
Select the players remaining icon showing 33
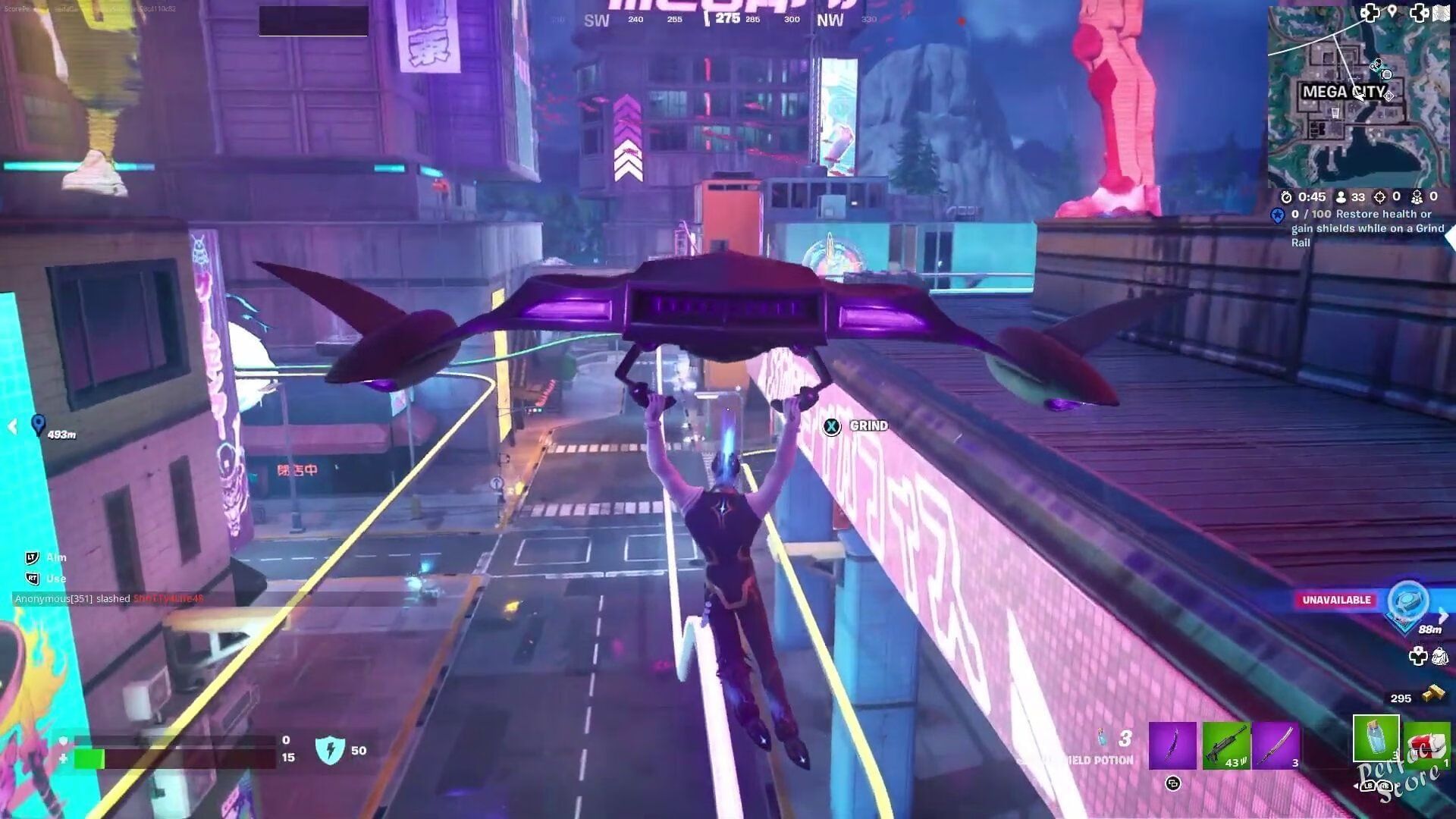pyautogui.click(x=1341, y=197)
